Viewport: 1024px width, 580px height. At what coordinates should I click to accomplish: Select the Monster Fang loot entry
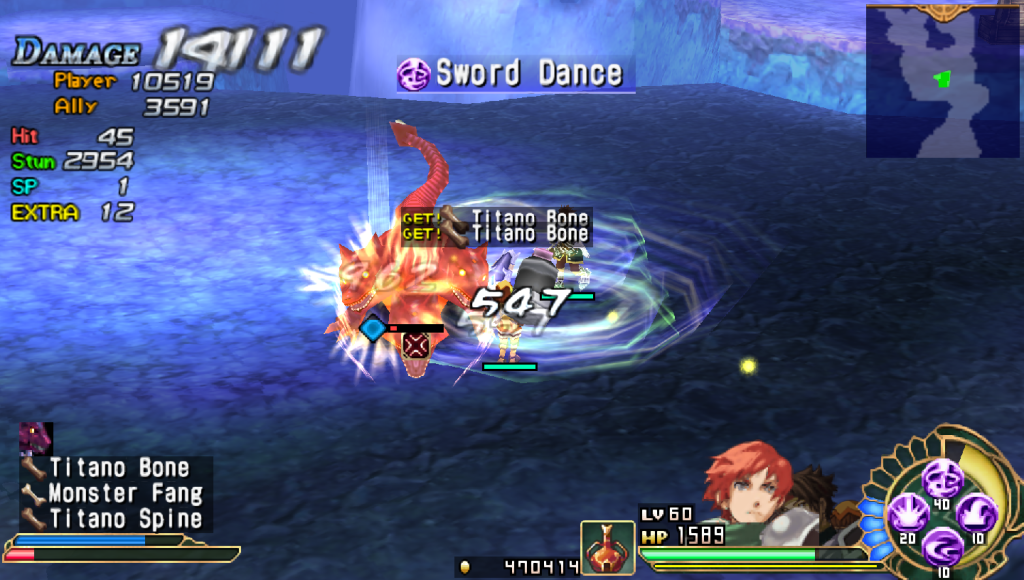click(x=113, y=493)
